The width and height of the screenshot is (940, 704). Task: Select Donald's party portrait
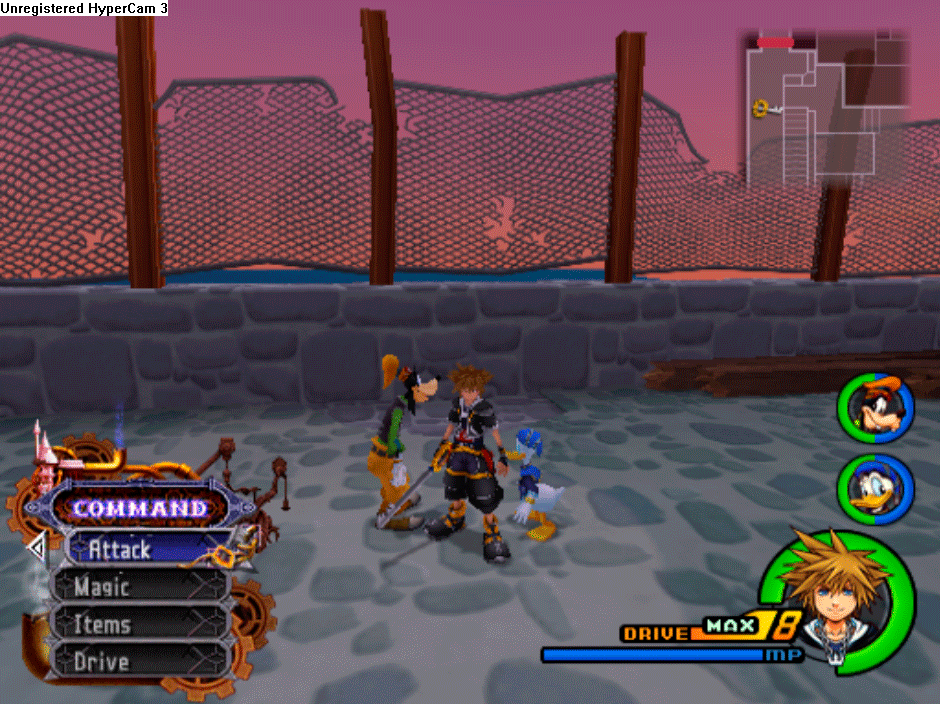tap(873, 489)
